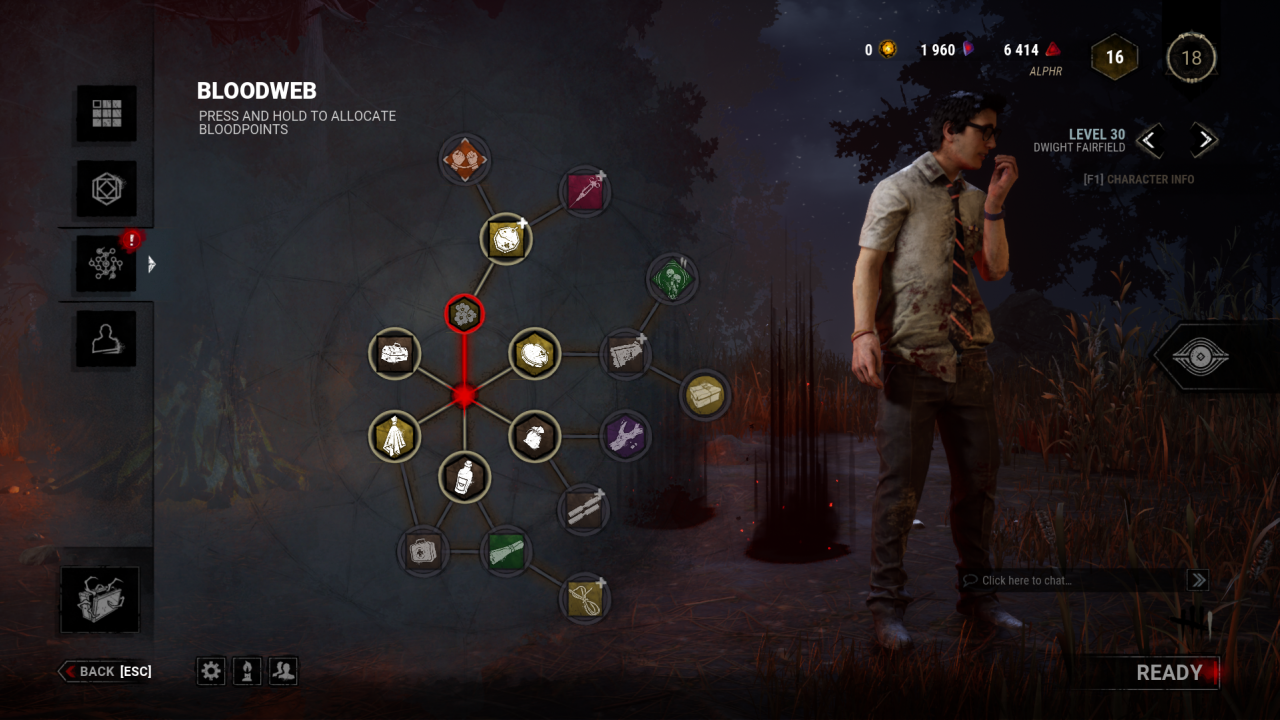Pick the purple hand add-on node

(627, 437)
